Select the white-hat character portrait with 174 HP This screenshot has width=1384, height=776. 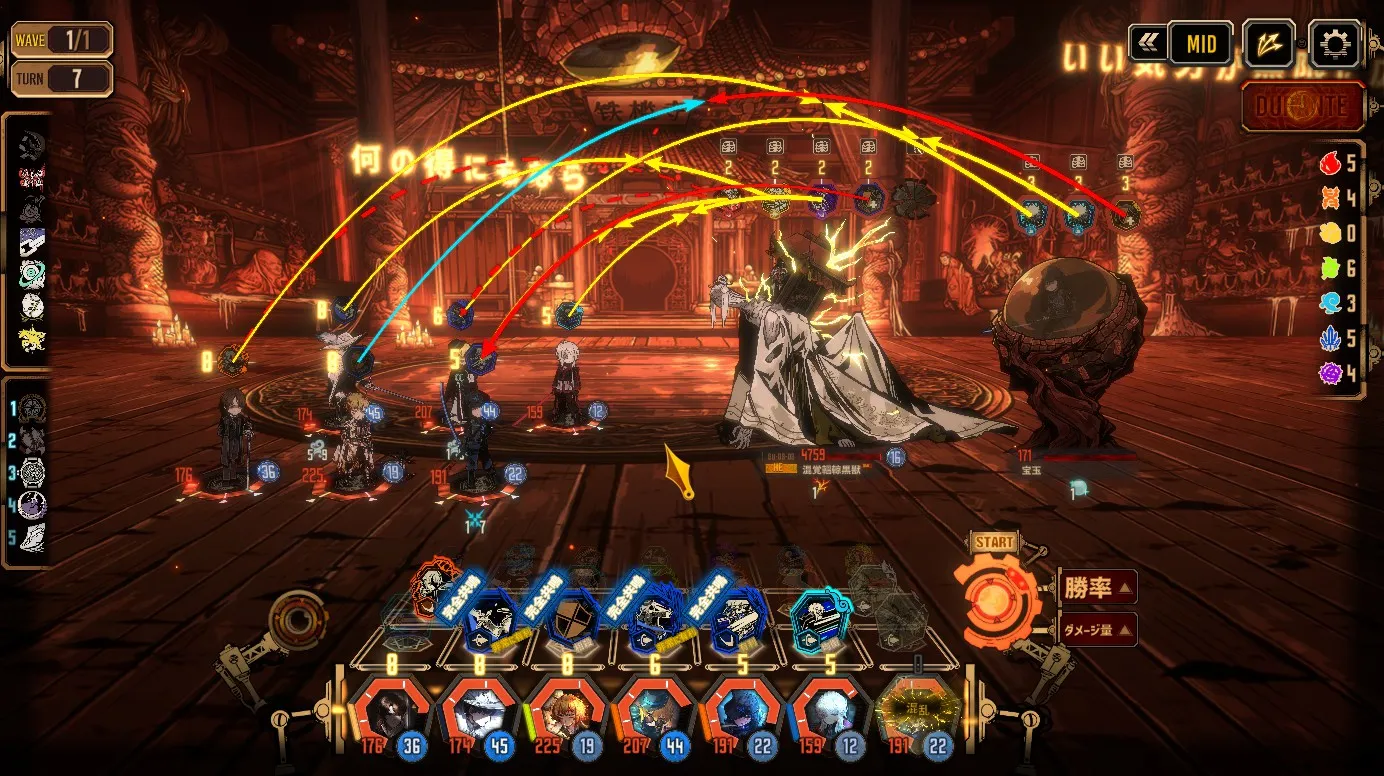click(476, 712)
